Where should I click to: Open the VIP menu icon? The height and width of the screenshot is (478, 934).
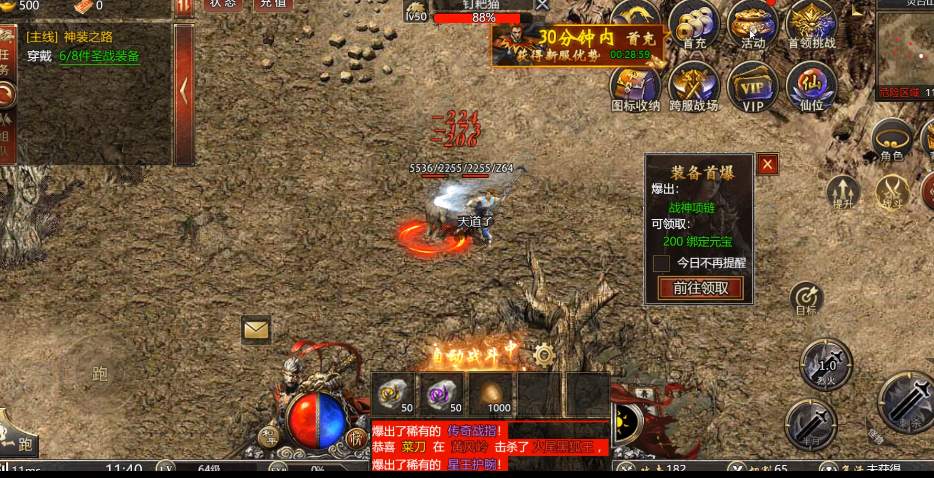click(x=752, y=86)
